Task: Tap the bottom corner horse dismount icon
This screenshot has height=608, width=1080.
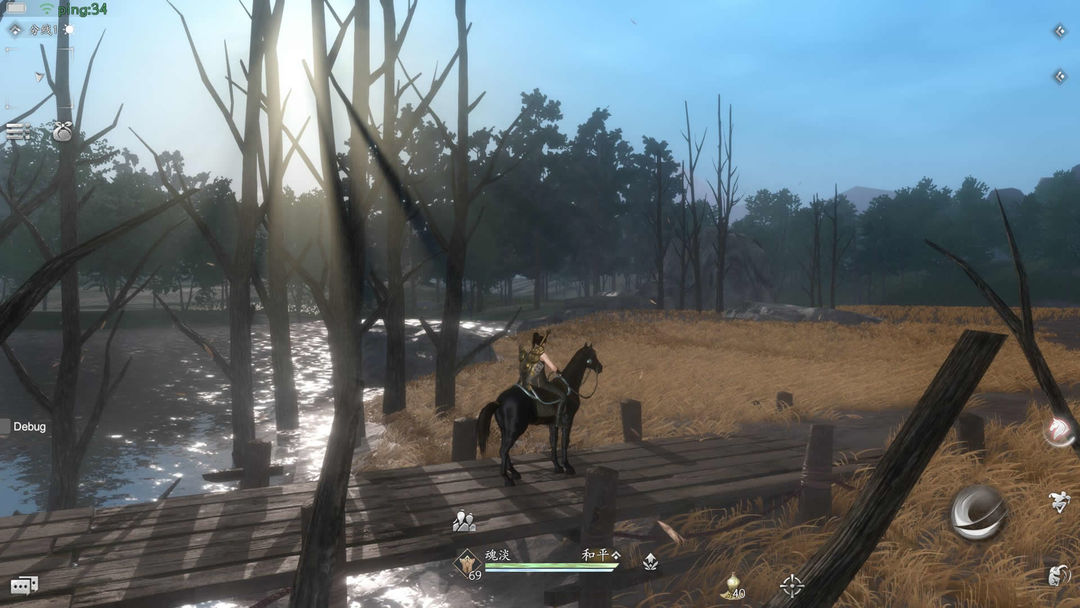Action: click(x=1059, y=575)
